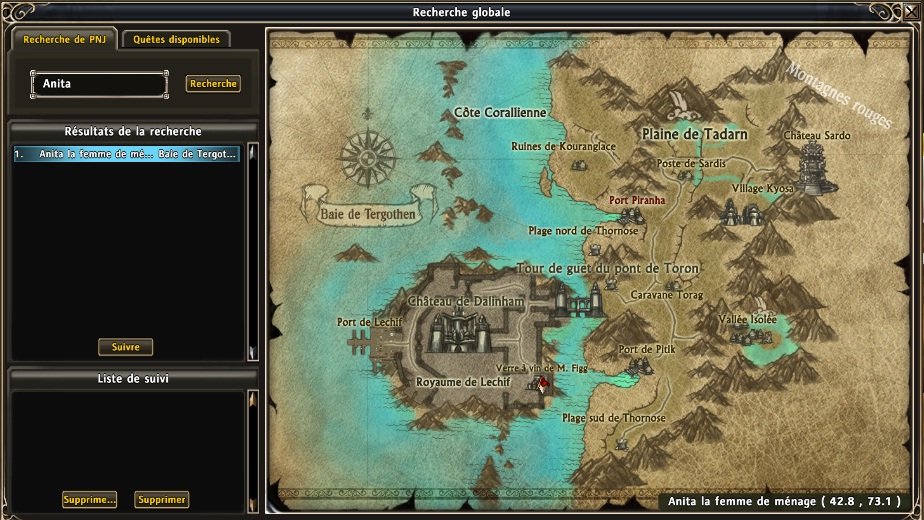Select Vallée Isolée on the map
The width and height of the screenshot is (924, 520).
tap(748, 319)
